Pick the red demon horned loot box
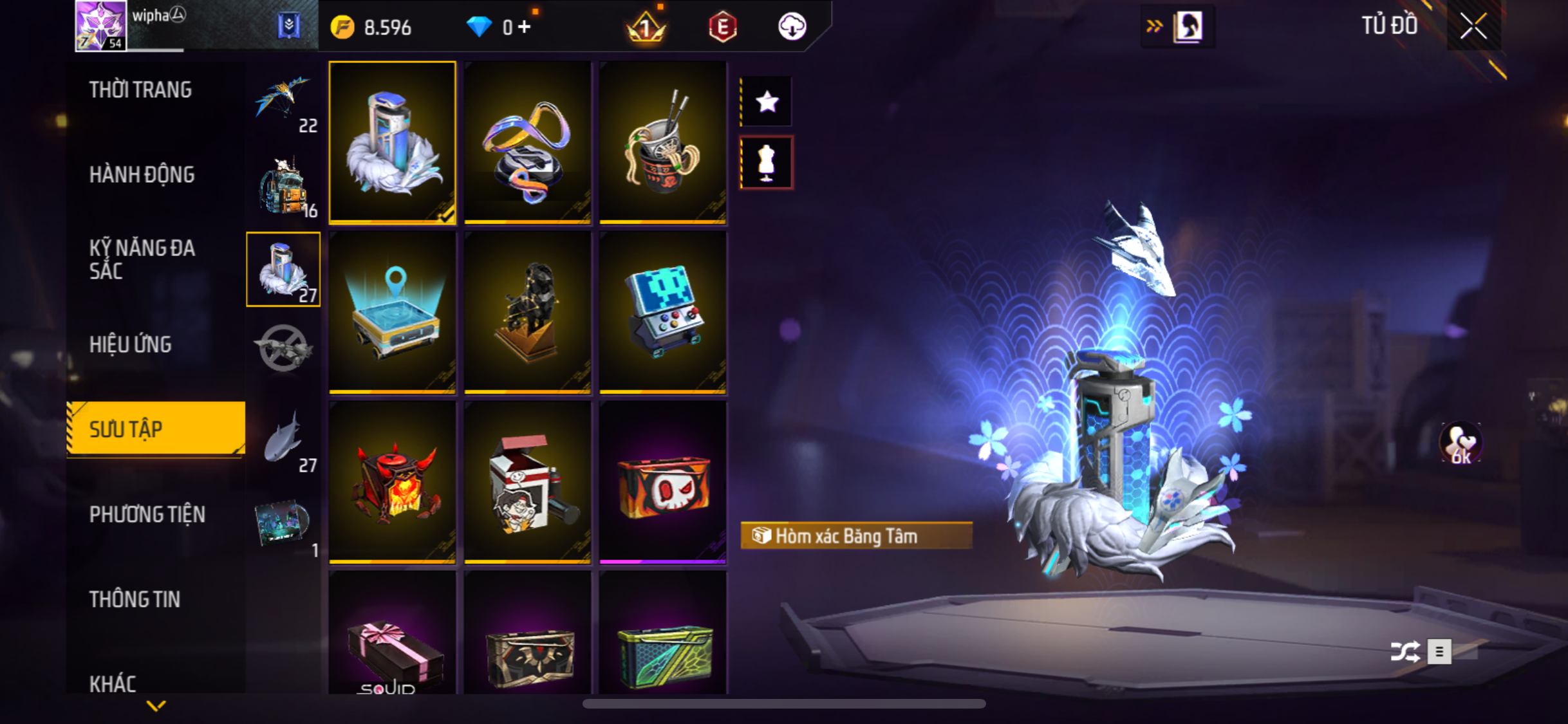This screenshot has width=1568, height=724. 392,482
